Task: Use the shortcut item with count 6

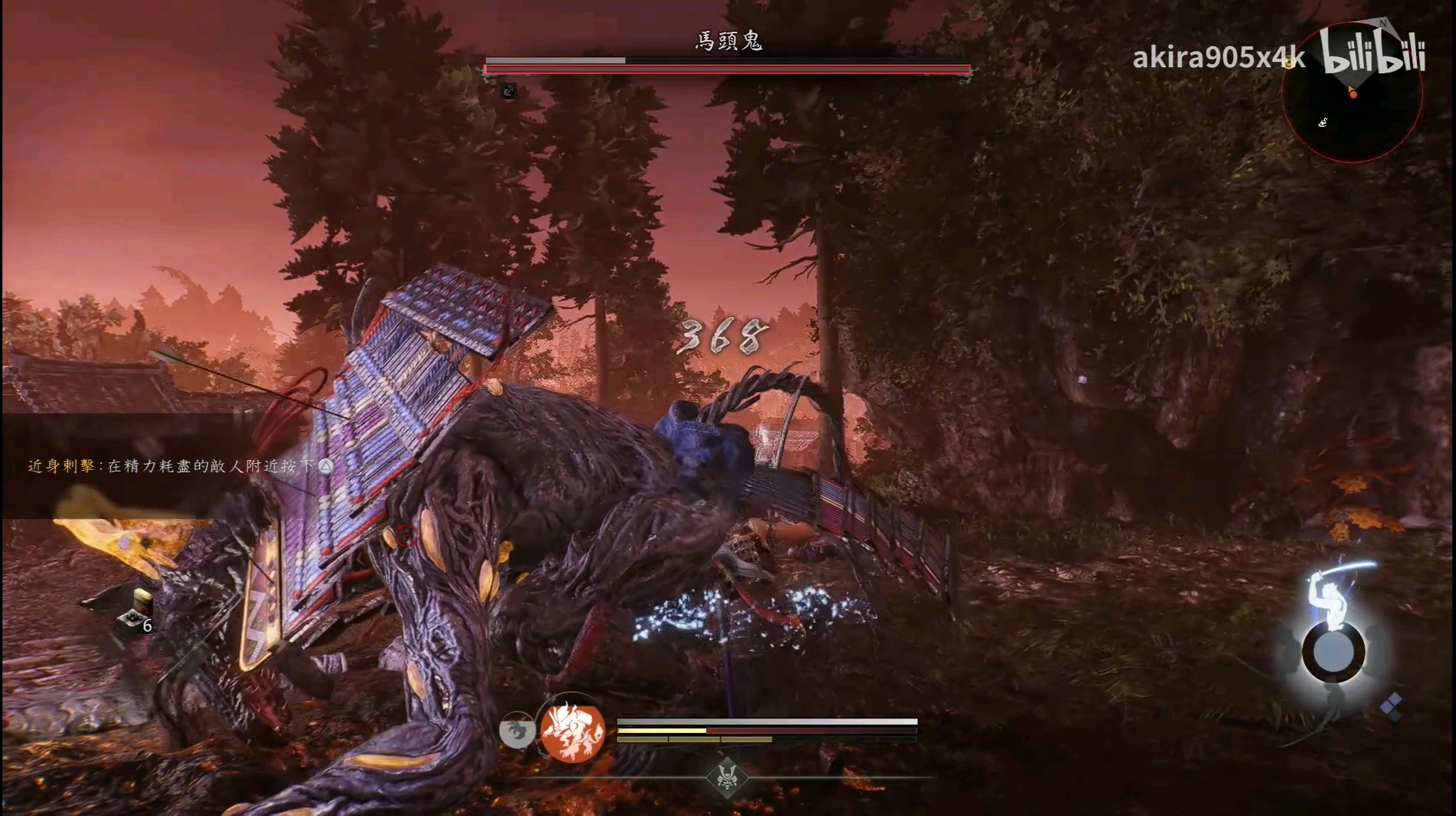Action: click(136, 614)
